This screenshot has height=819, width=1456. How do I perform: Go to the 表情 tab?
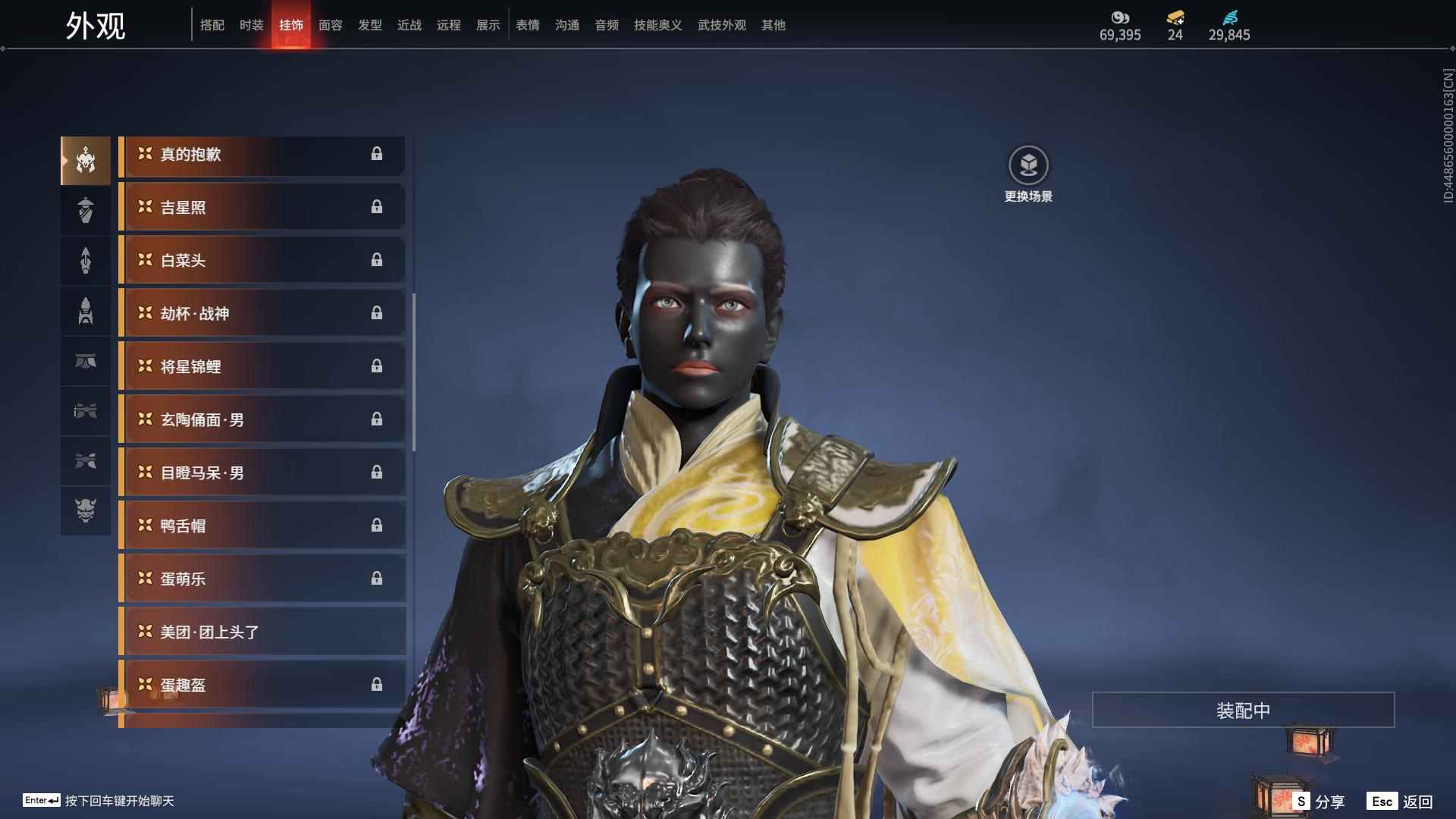click(527, 25)
